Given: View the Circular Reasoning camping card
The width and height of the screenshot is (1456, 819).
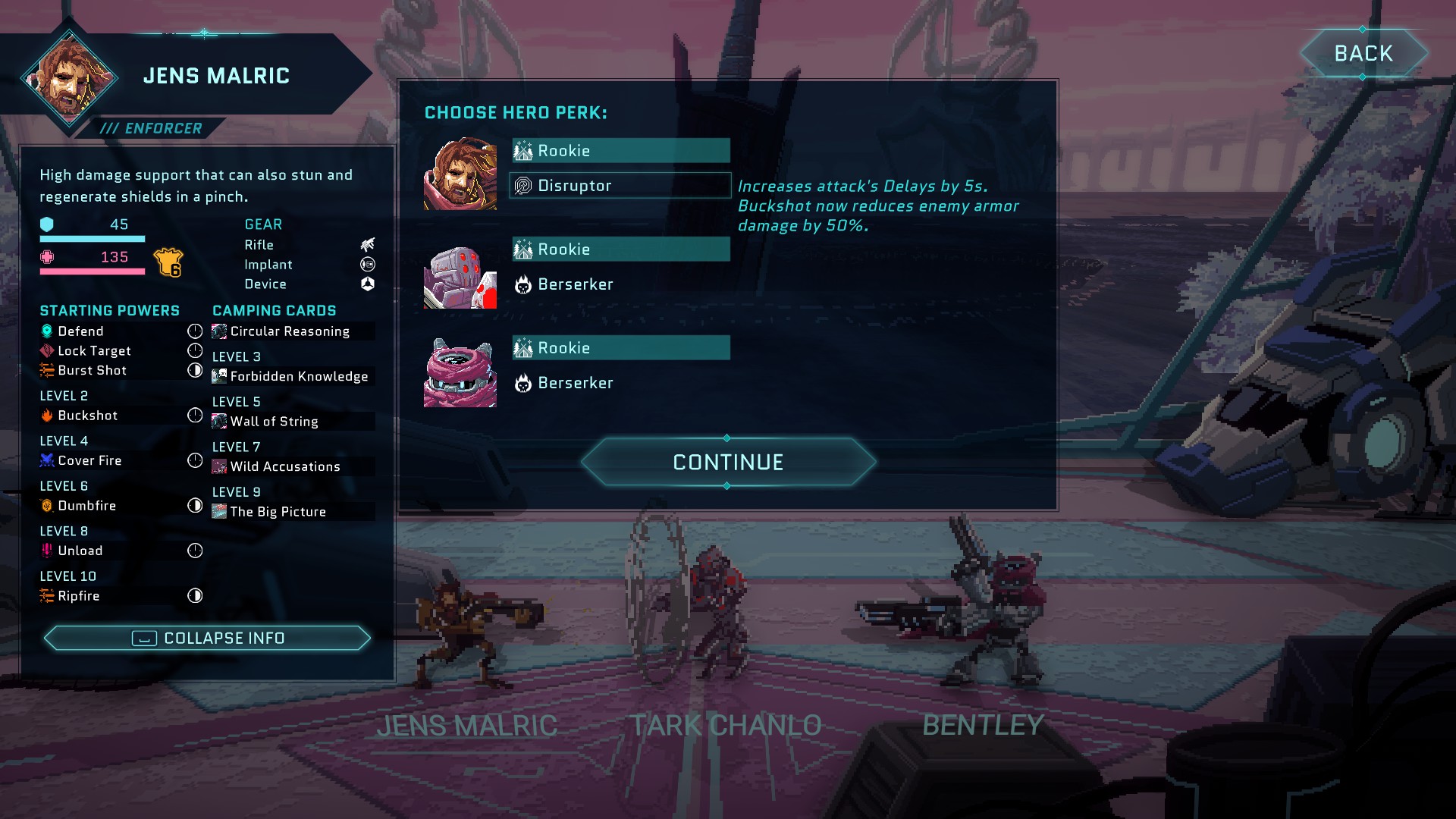Looking at the screenshot, I should coord(289,331).
